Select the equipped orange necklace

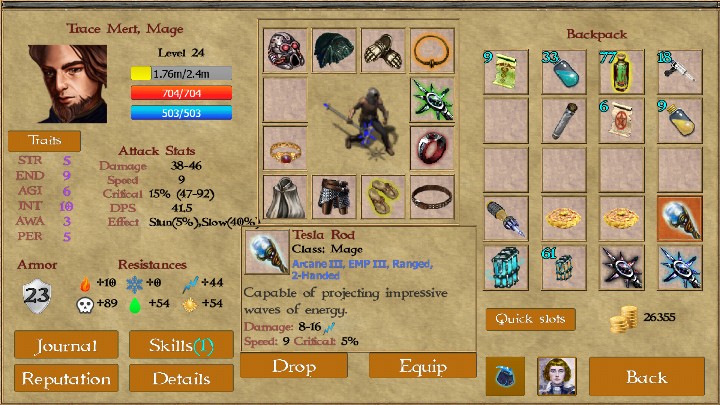coord(432,50)
